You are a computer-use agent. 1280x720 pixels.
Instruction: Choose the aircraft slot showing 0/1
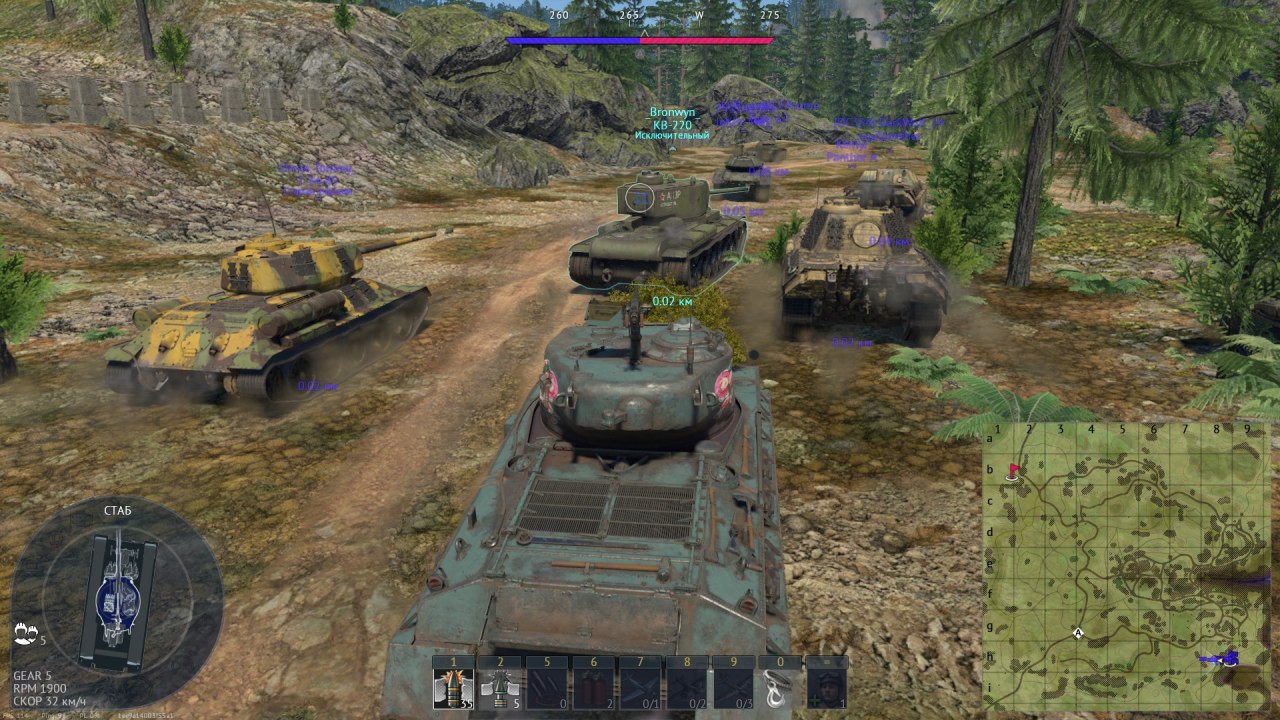click(638, 688)
